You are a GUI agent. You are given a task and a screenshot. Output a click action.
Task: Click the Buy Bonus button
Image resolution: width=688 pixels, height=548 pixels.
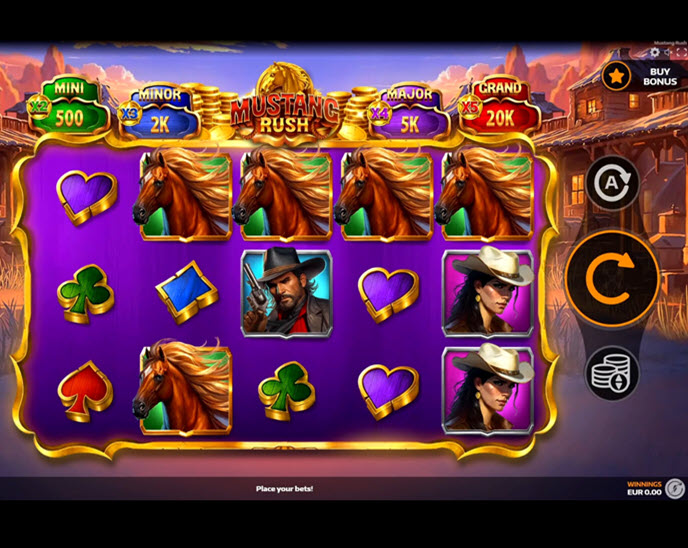[644, 76]
